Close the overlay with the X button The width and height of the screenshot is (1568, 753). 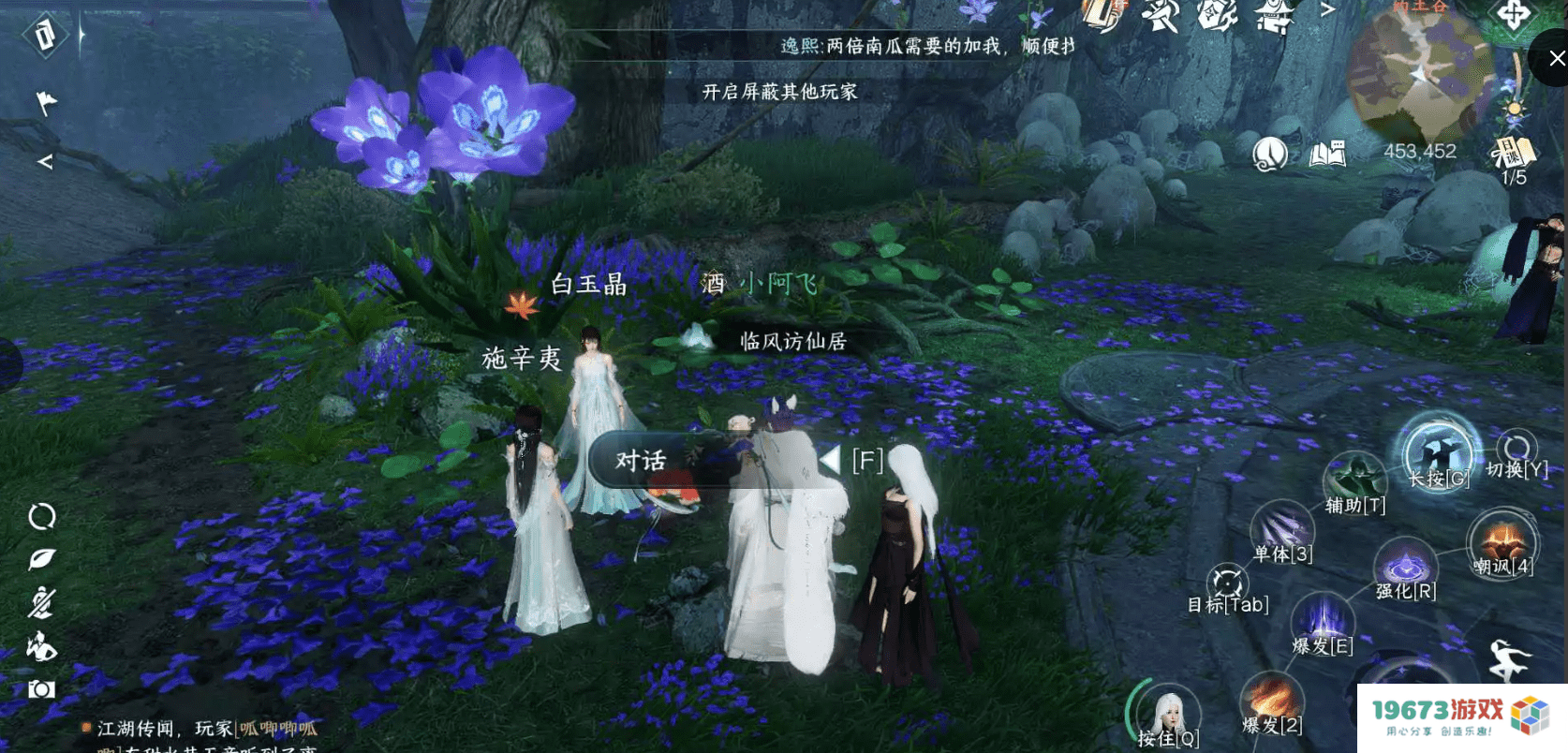(1556, 58)
